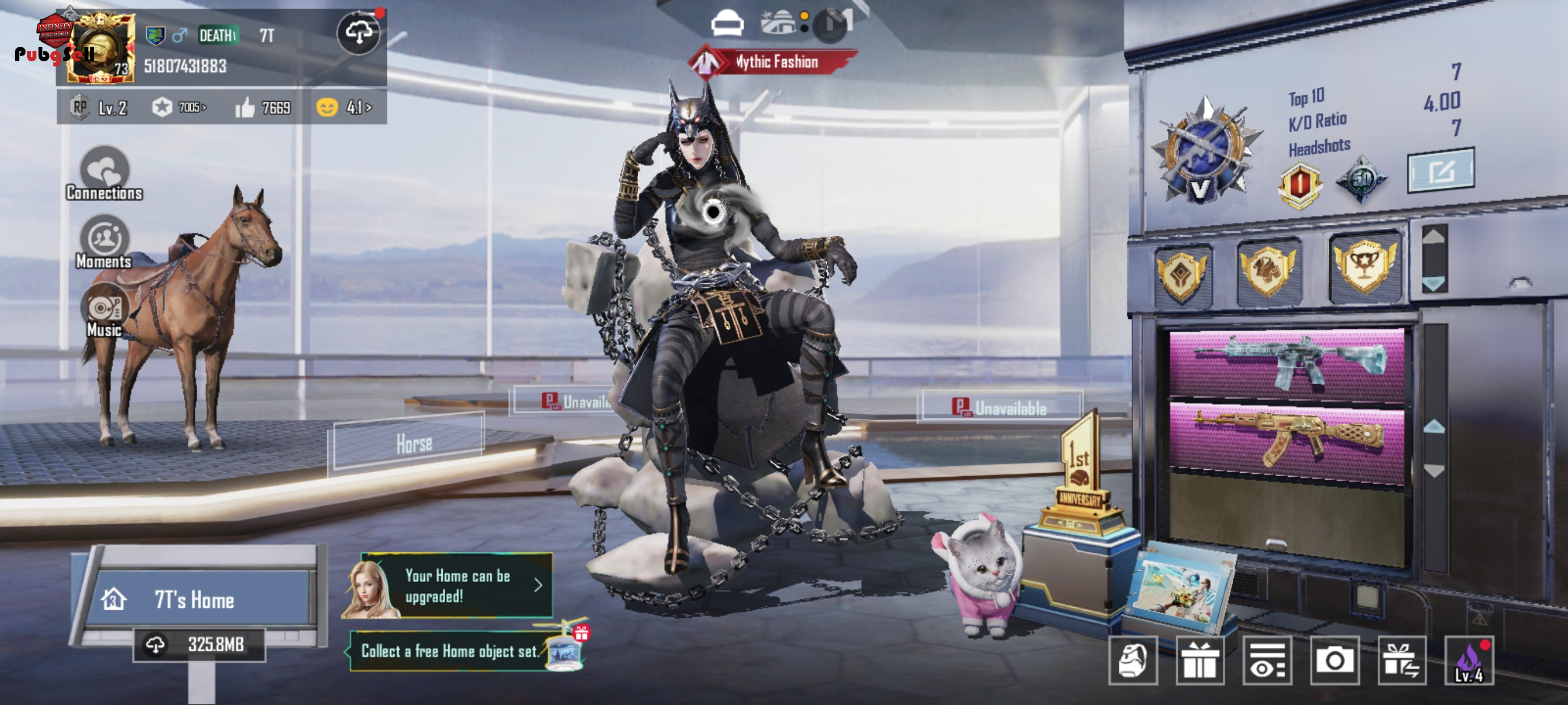Tap the cloud download icon beside the player ID
This screenshot has width=1568, height=705.
click(358, 34)
